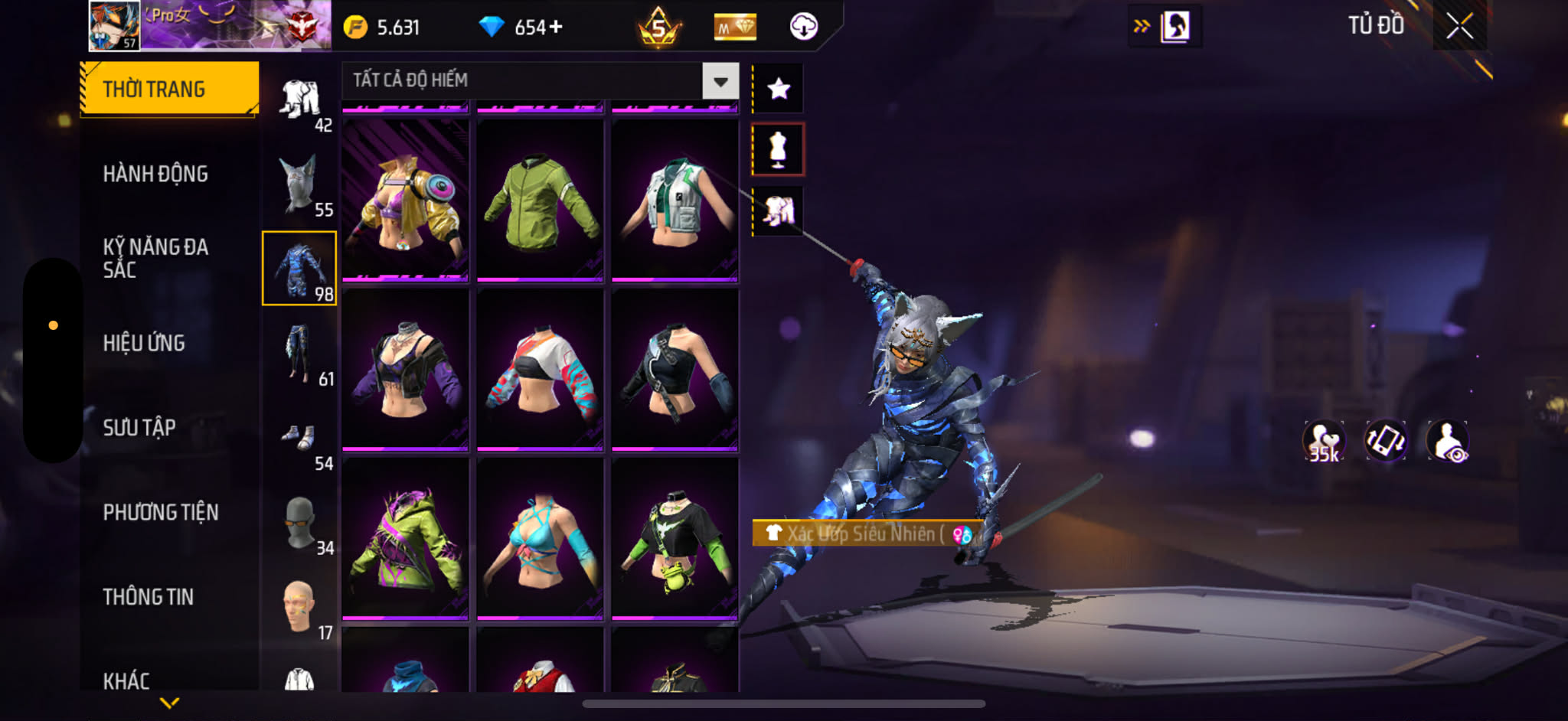Viewport: 1568px width, 721px height.
Task: Switch to the Phương Tiện tab
Action: coord(161,512)
